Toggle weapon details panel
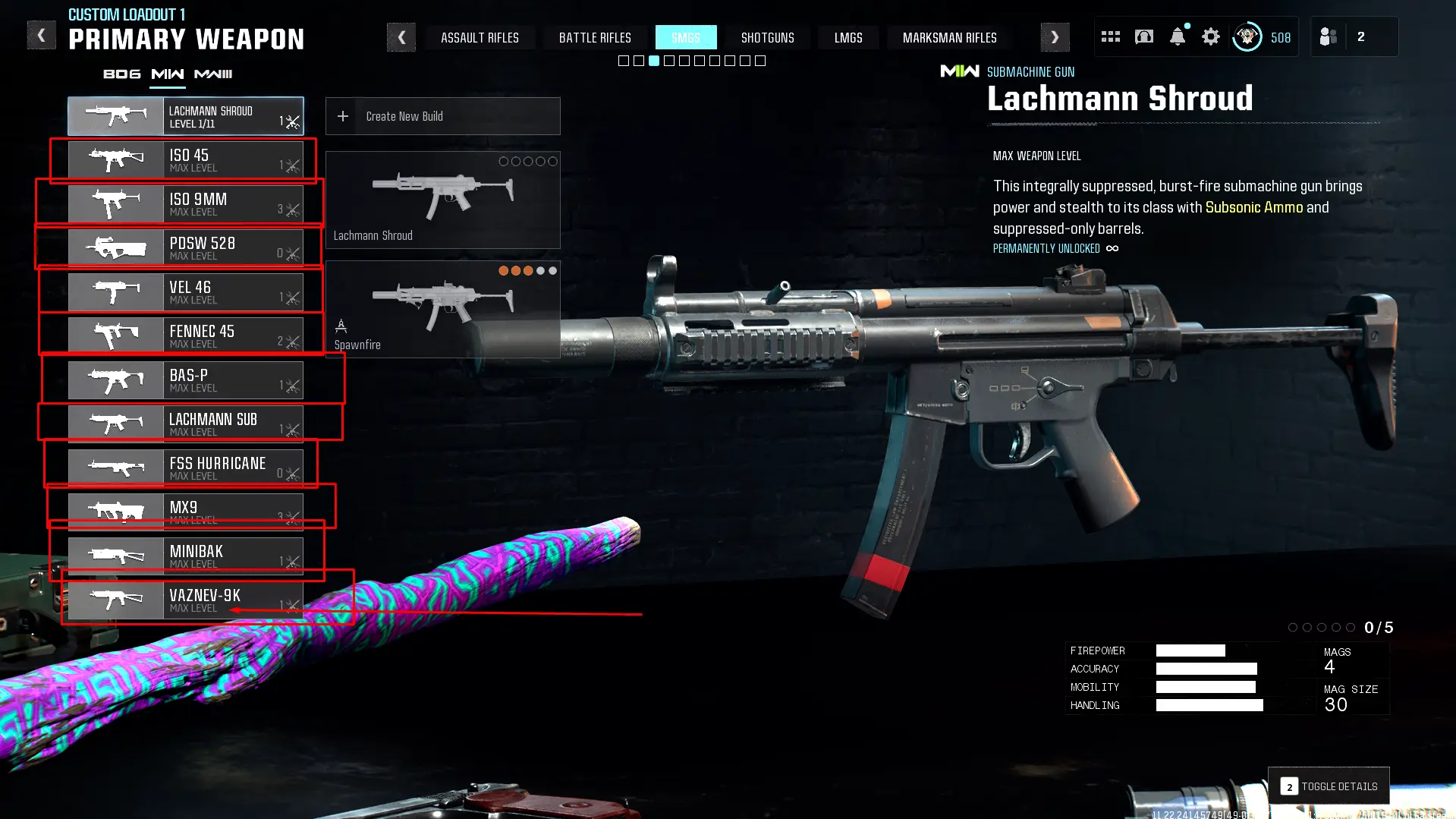Viewport: 1456px width, 819px height. tap(1329, 786)
